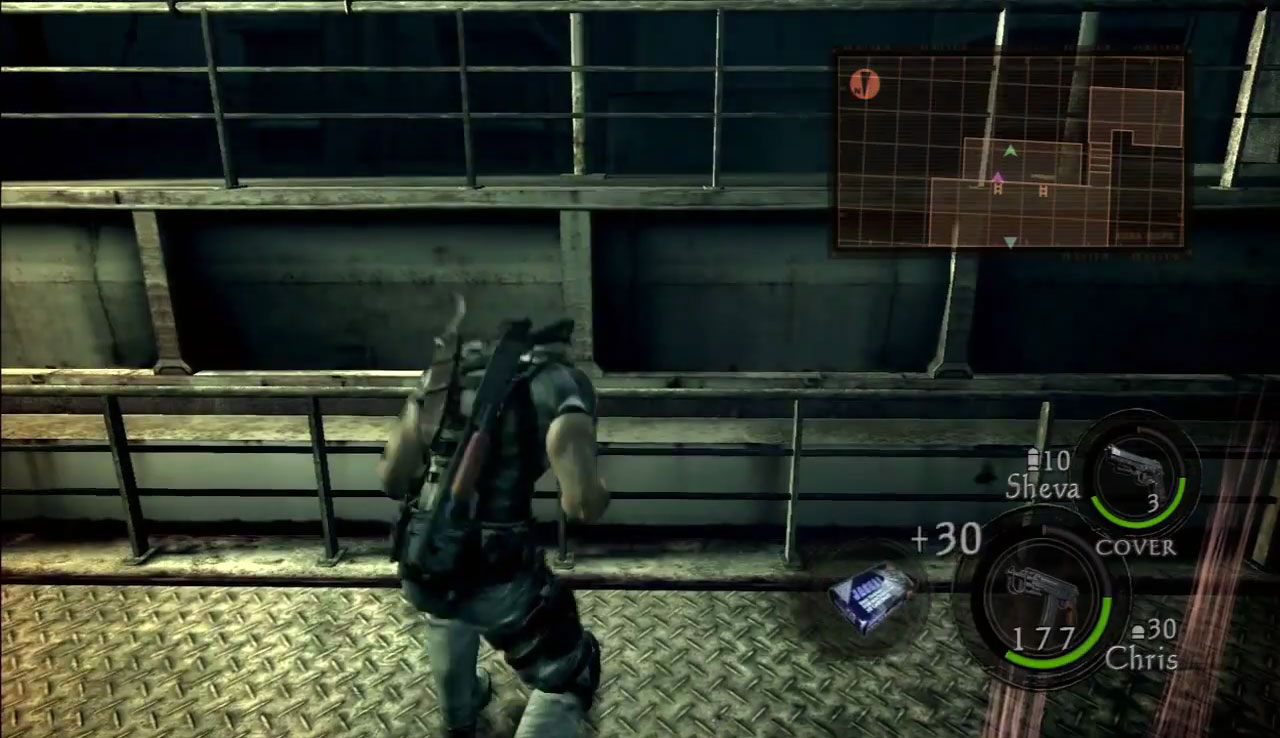
Task: Click the orange grid minimap
Action: coord(1010,150)
